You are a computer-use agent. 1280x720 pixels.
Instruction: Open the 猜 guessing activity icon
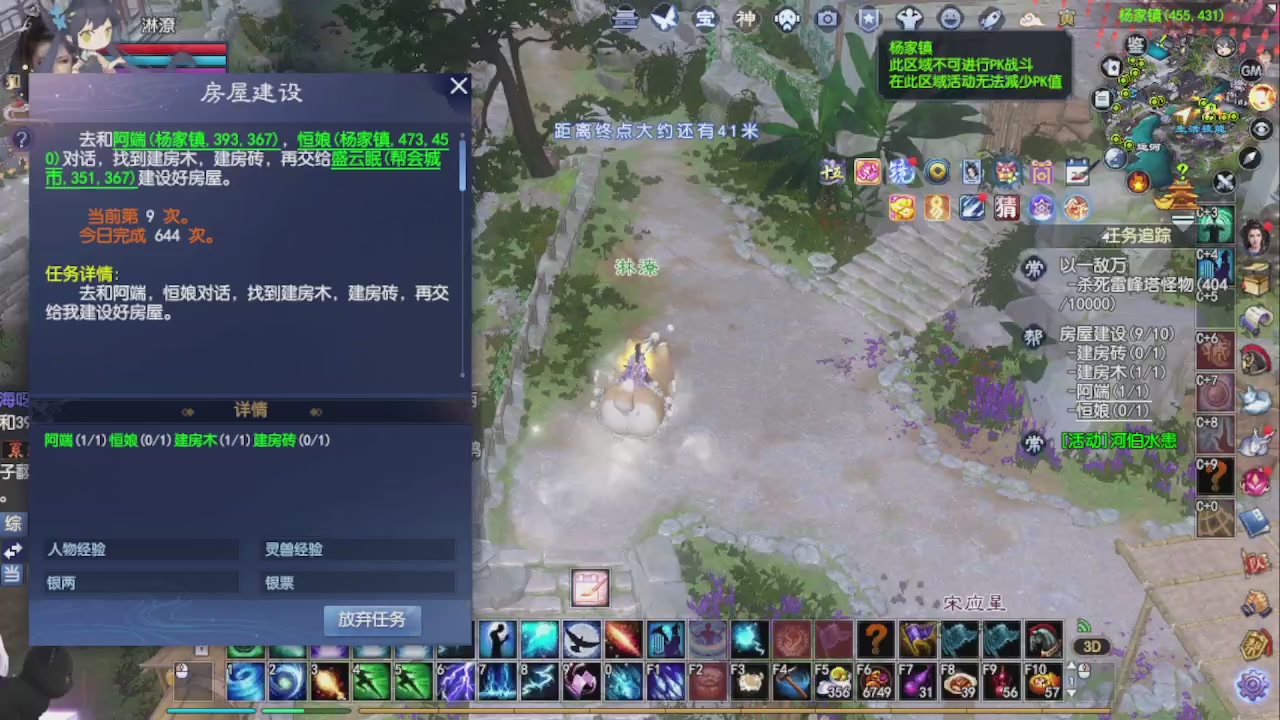pyautogui.click(x=1007, y=208)
